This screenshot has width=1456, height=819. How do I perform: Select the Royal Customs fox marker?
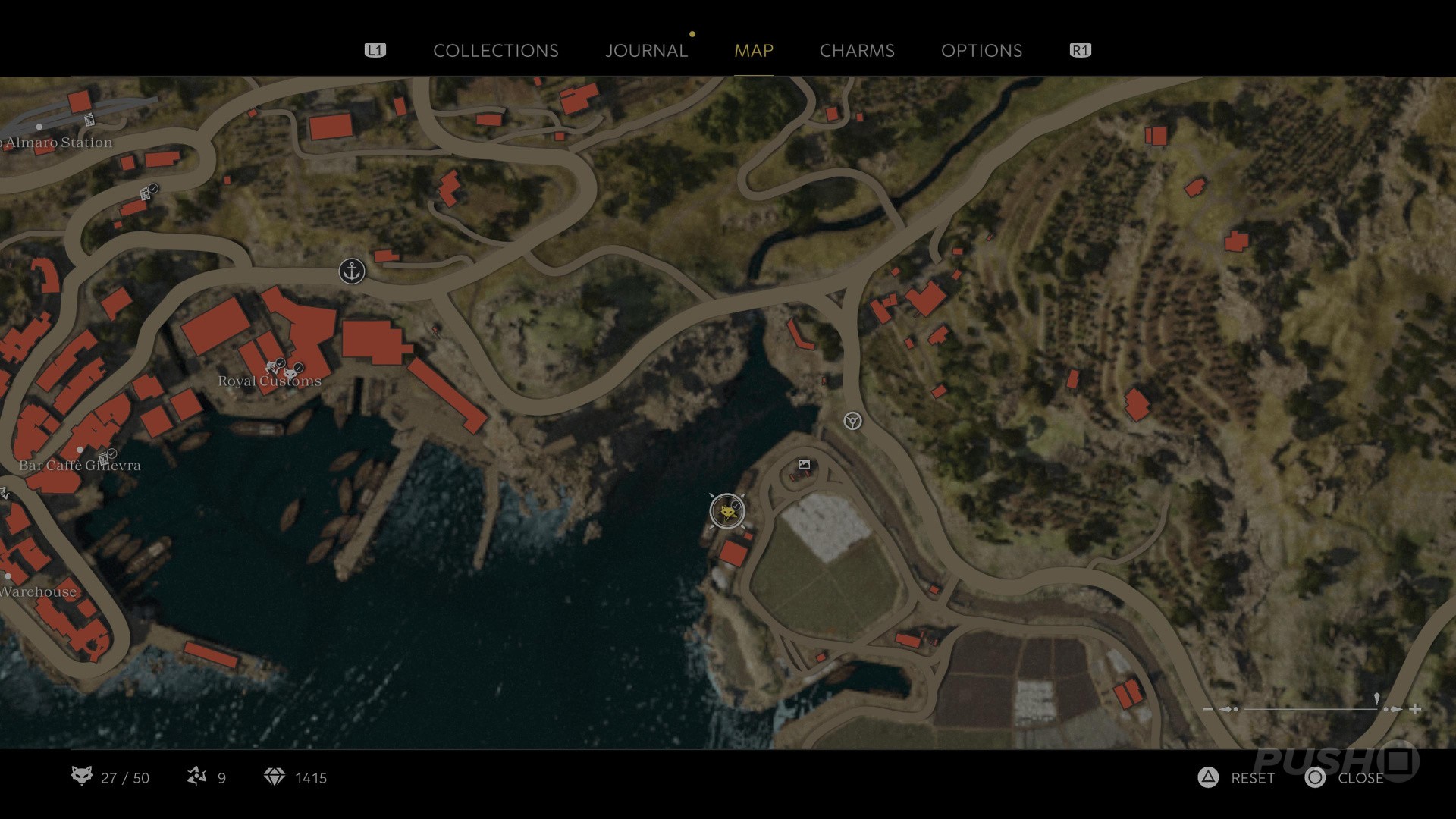coord(291,373)
